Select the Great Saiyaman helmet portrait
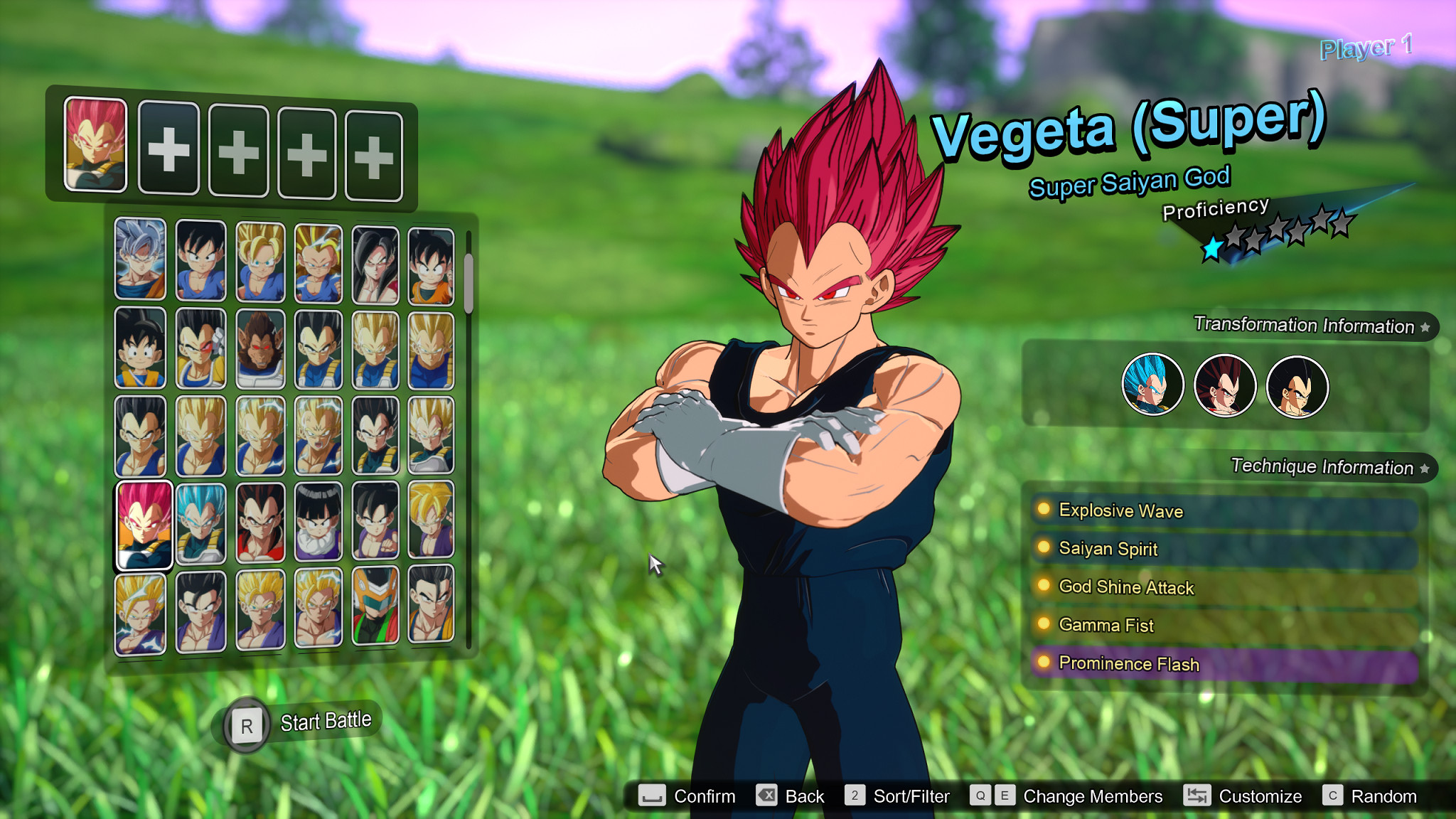The width and height of the screenshot is (1456, 819). click(x=375, y=606)
